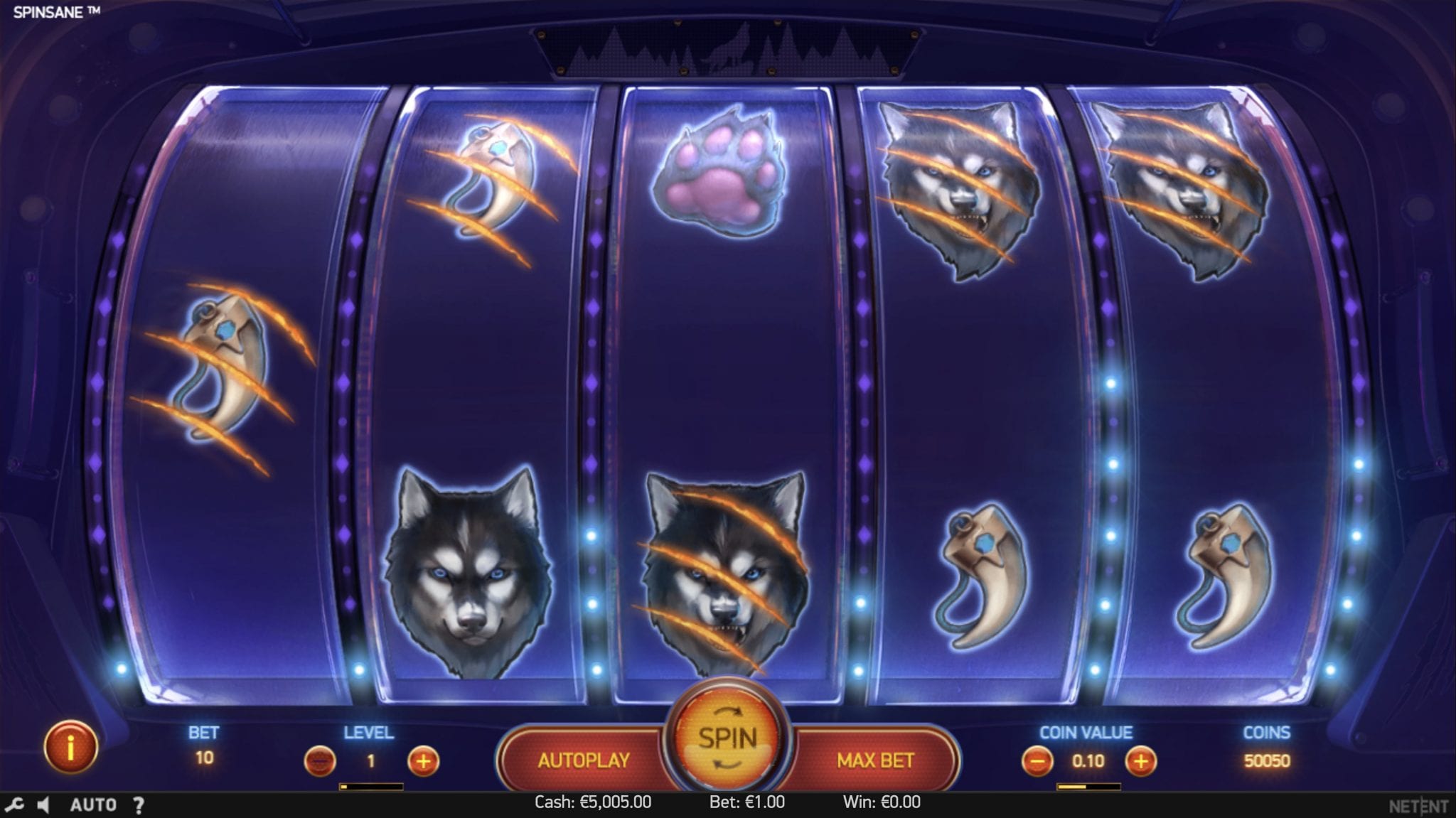Lower the coin value

1037,762
